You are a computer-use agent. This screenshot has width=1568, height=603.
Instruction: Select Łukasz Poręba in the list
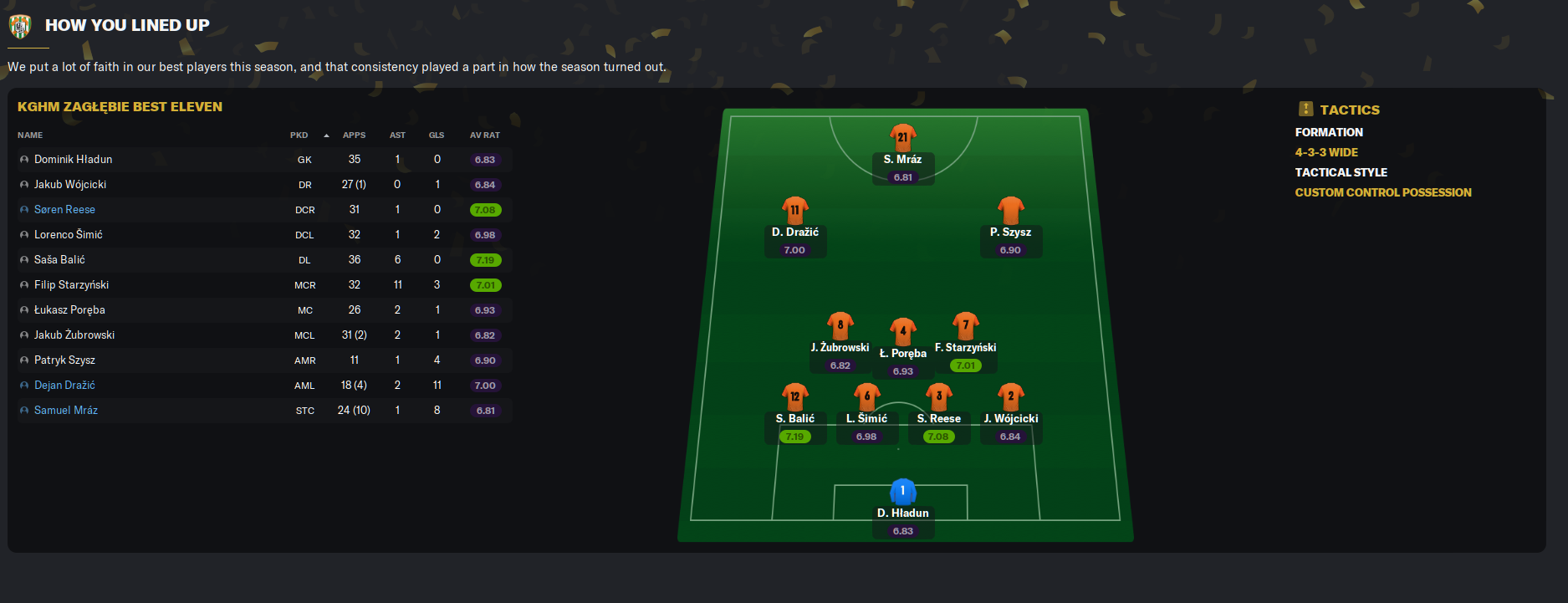tap(69, 310)
